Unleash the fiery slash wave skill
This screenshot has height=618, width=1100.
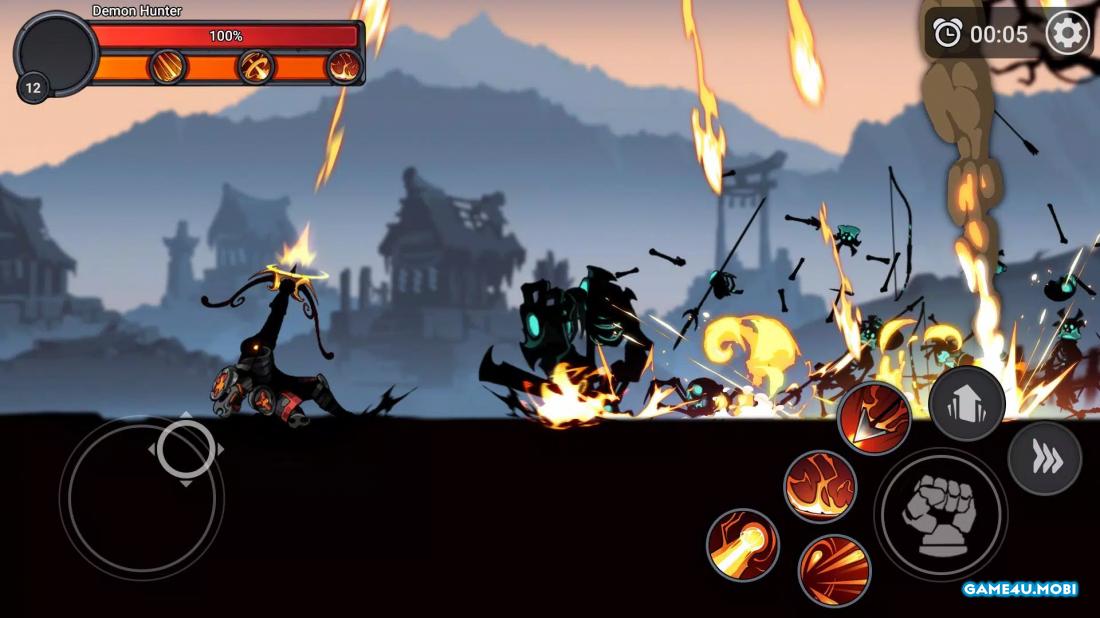[834, 570]
